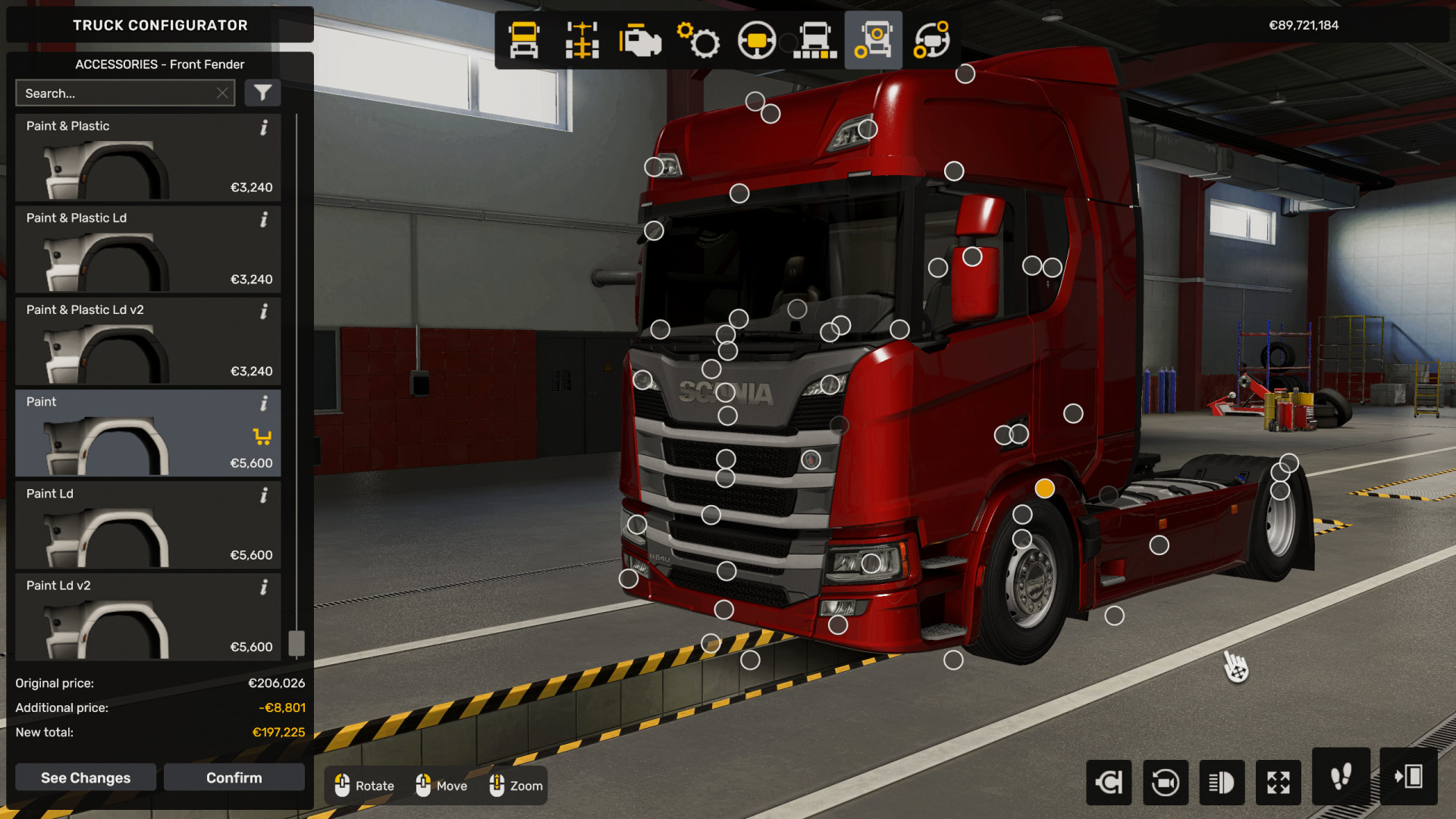Screen dimensions: 1456x819
Task: Click the accessory search field
Action: (118, 93)
